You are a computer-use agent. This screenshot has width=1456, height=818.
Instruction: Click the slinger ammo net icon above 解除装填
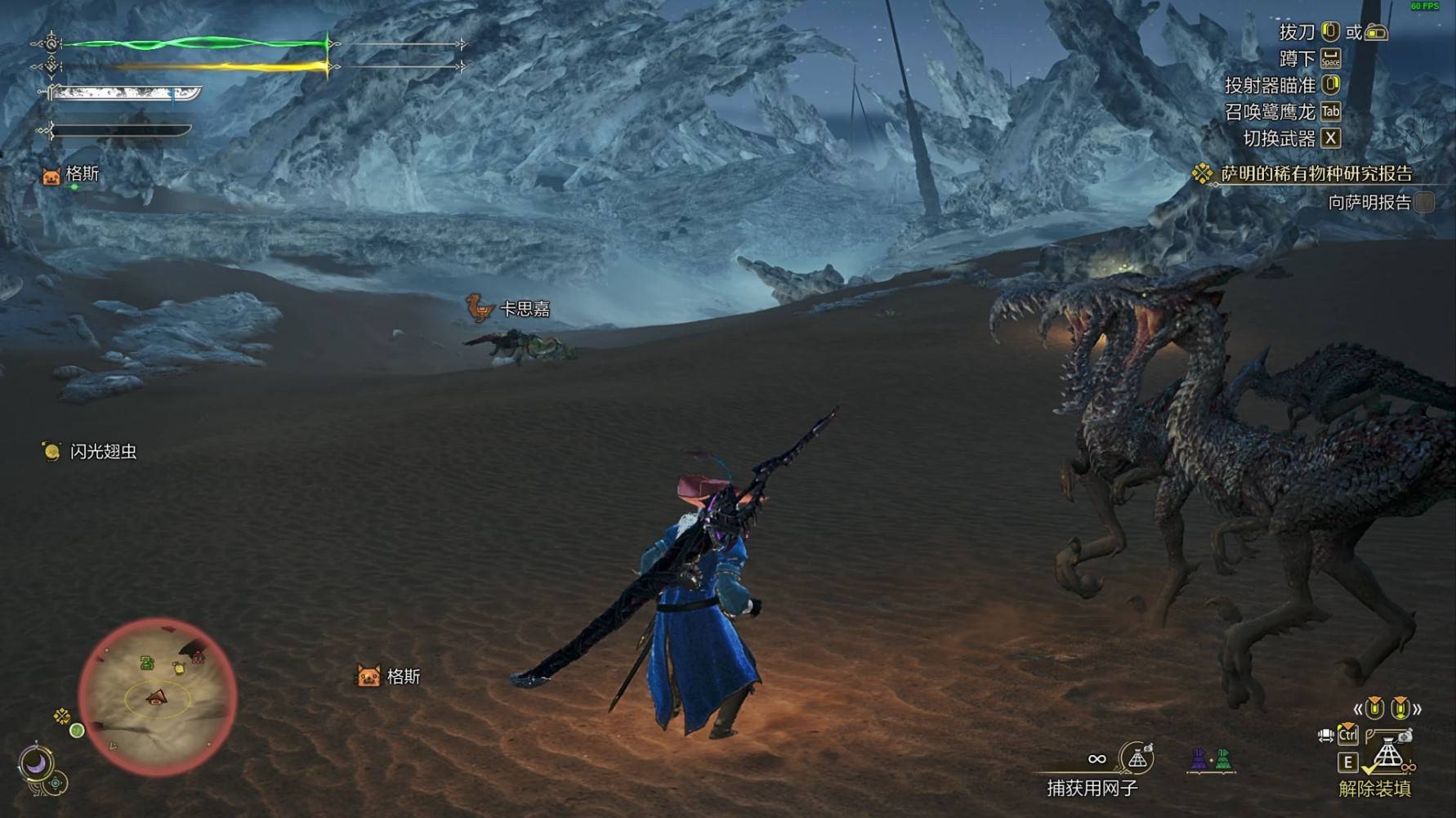coord(1388,753)
